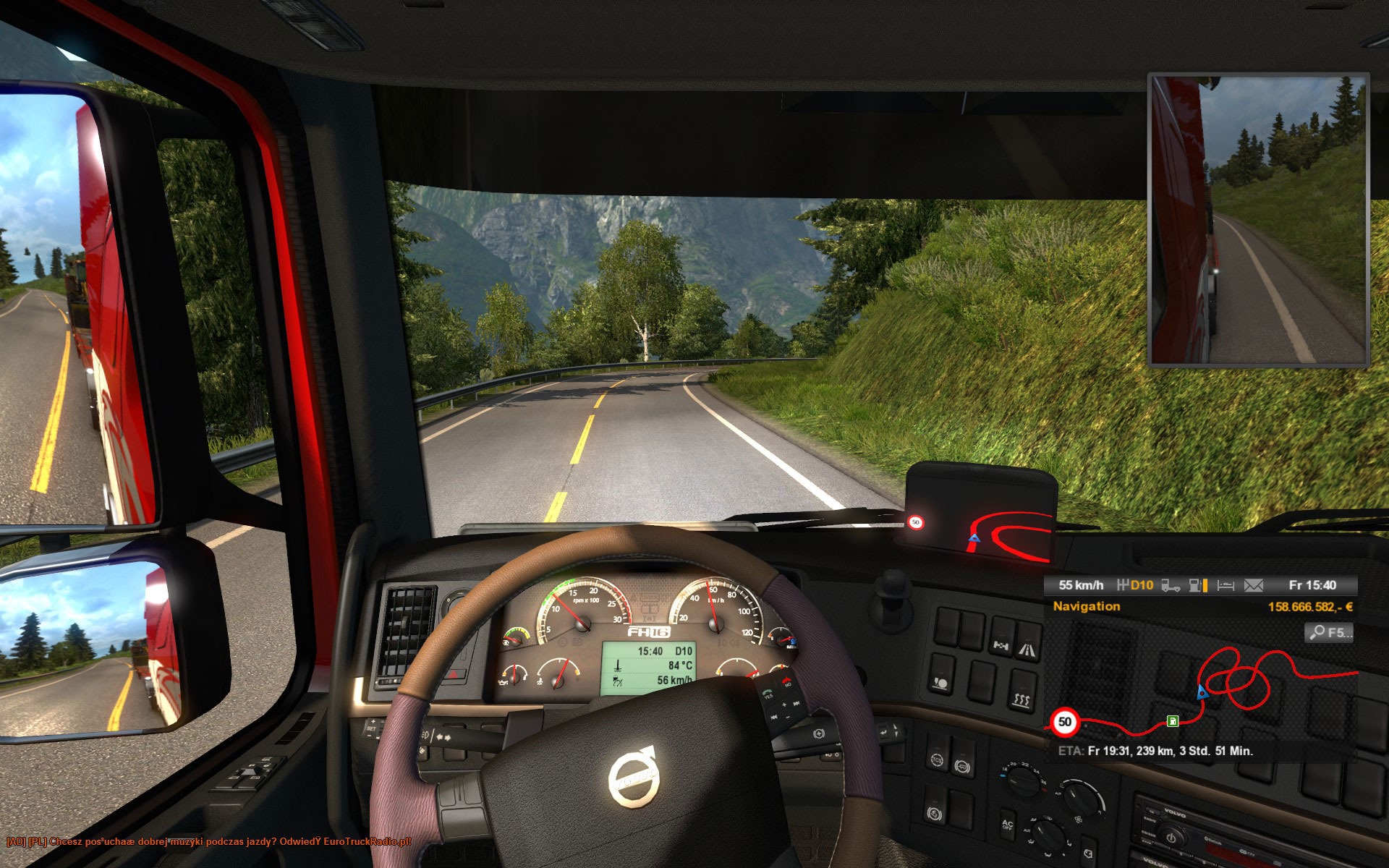The image size is (1389, 868).
Task: Click the F5 magnifier zoom button
Action: [x=1329, y=633]
